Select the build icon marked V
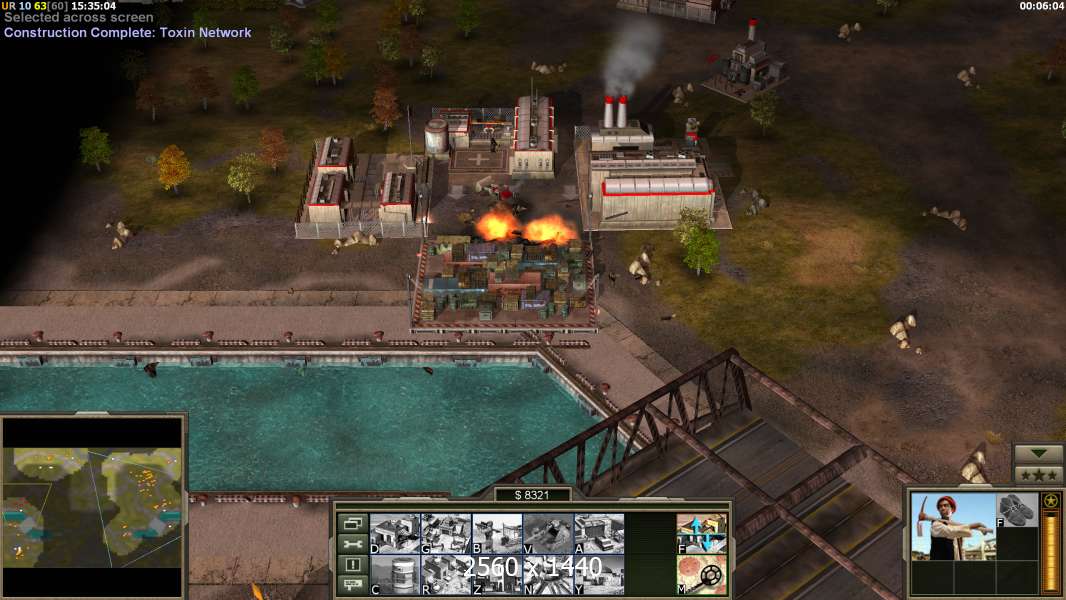 (x=547, y=533)
